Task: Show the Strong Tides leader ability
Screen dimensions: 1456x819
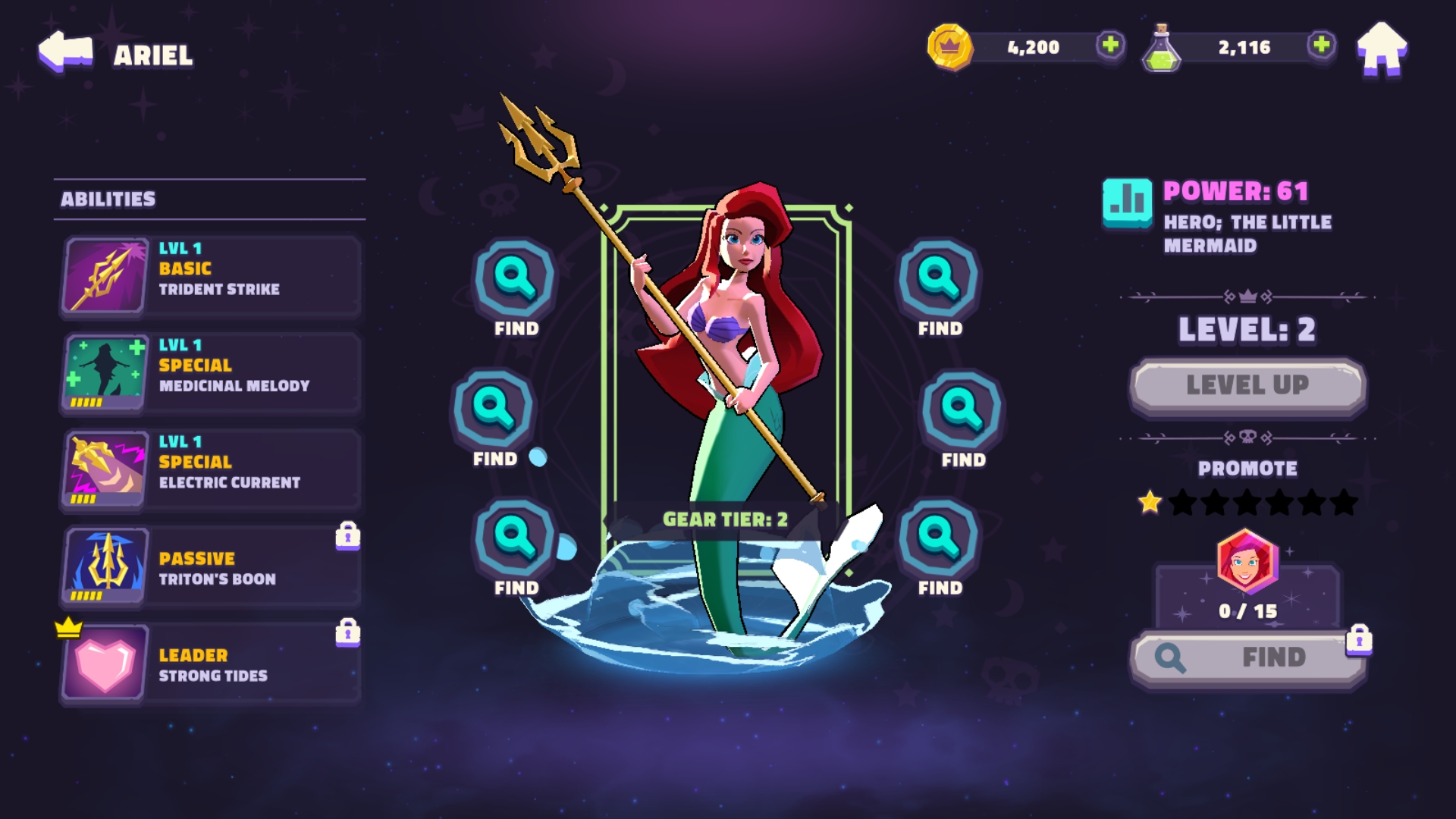Action: (x=211, y=664)
